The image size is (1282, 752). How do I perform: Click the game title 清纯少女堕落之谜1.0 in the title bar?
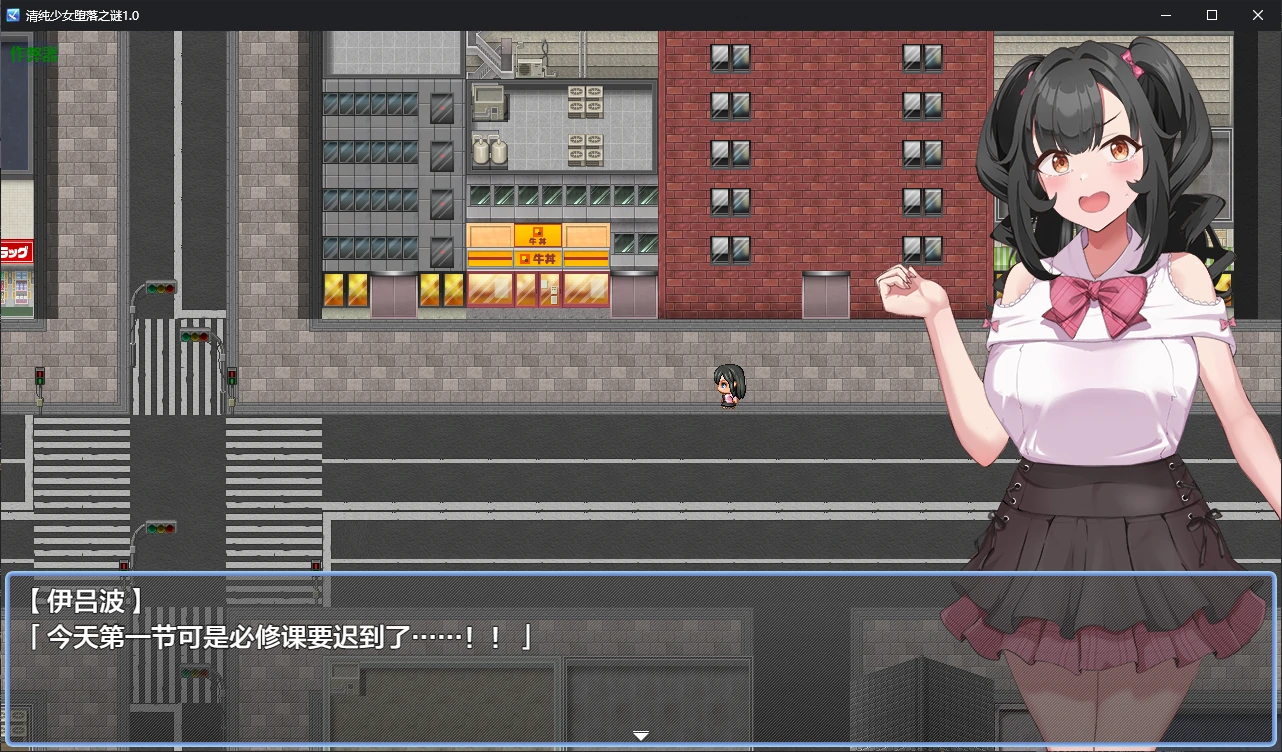point(83,15)
